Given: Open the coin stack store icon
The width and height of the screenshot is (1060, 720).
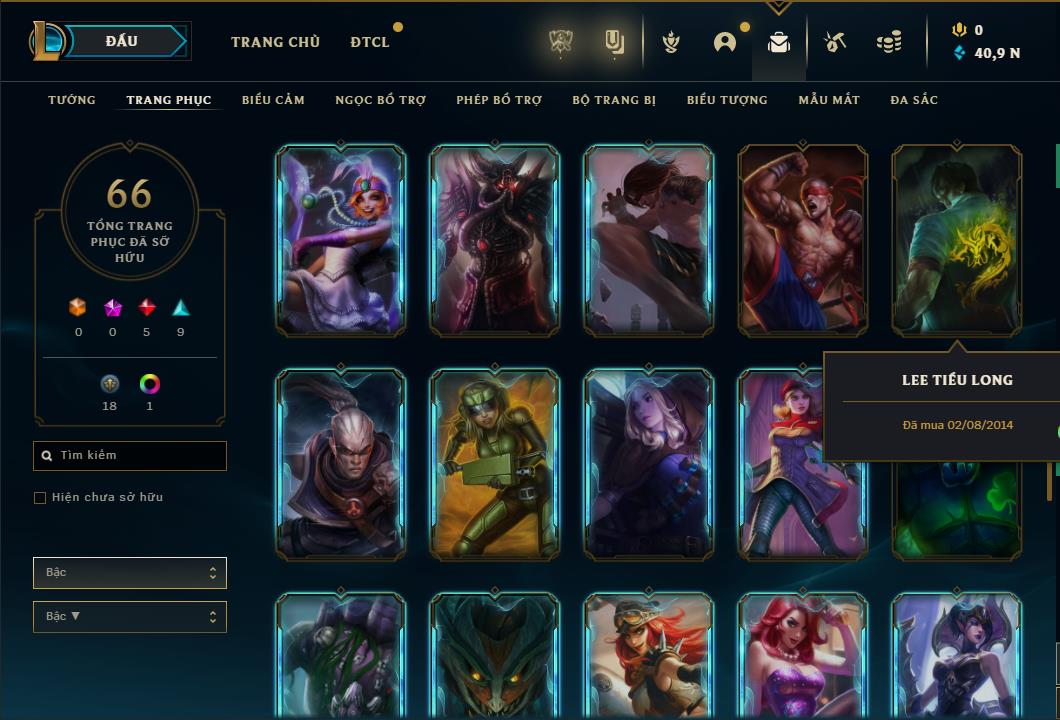Looking at the screenshot, I should pyautogui.click(x=888, y=42).
